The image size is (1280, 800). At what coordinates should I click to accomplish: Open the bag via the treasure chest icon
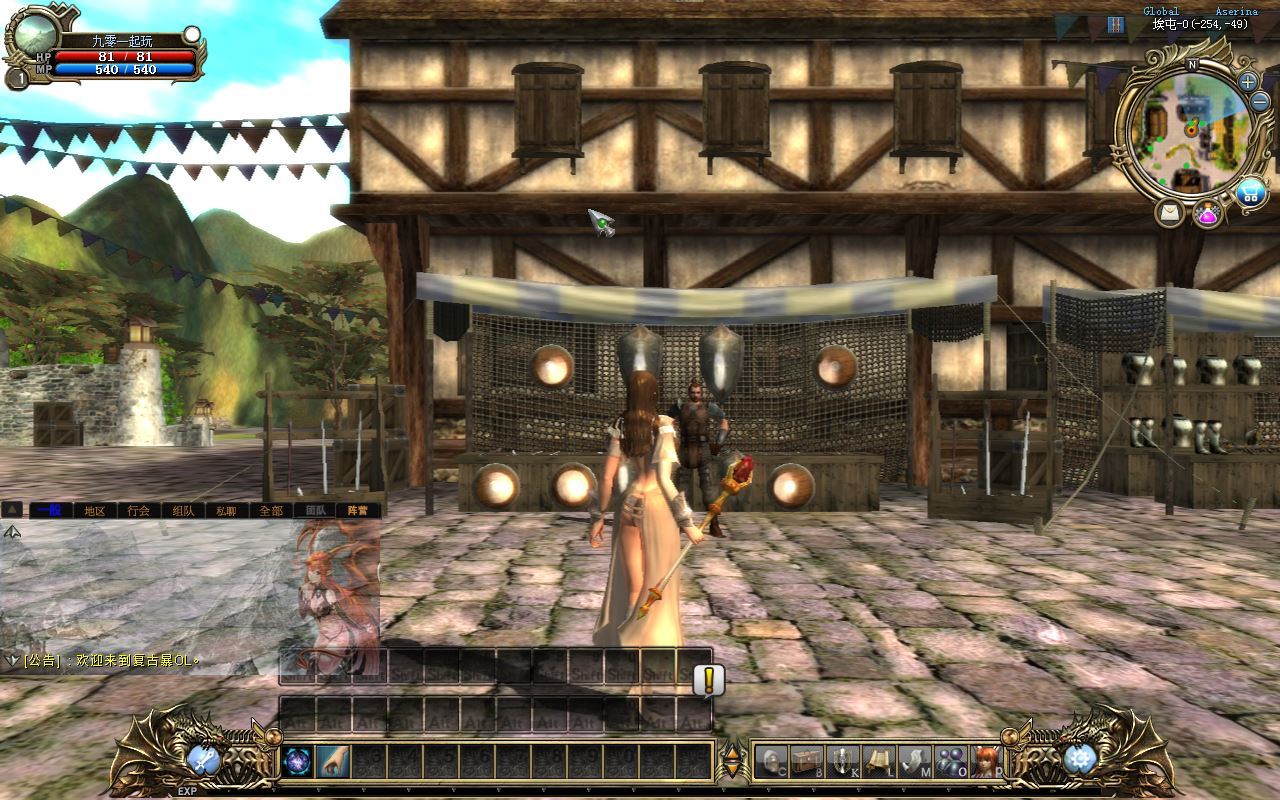pyautogui.click(x=806, y=761)
